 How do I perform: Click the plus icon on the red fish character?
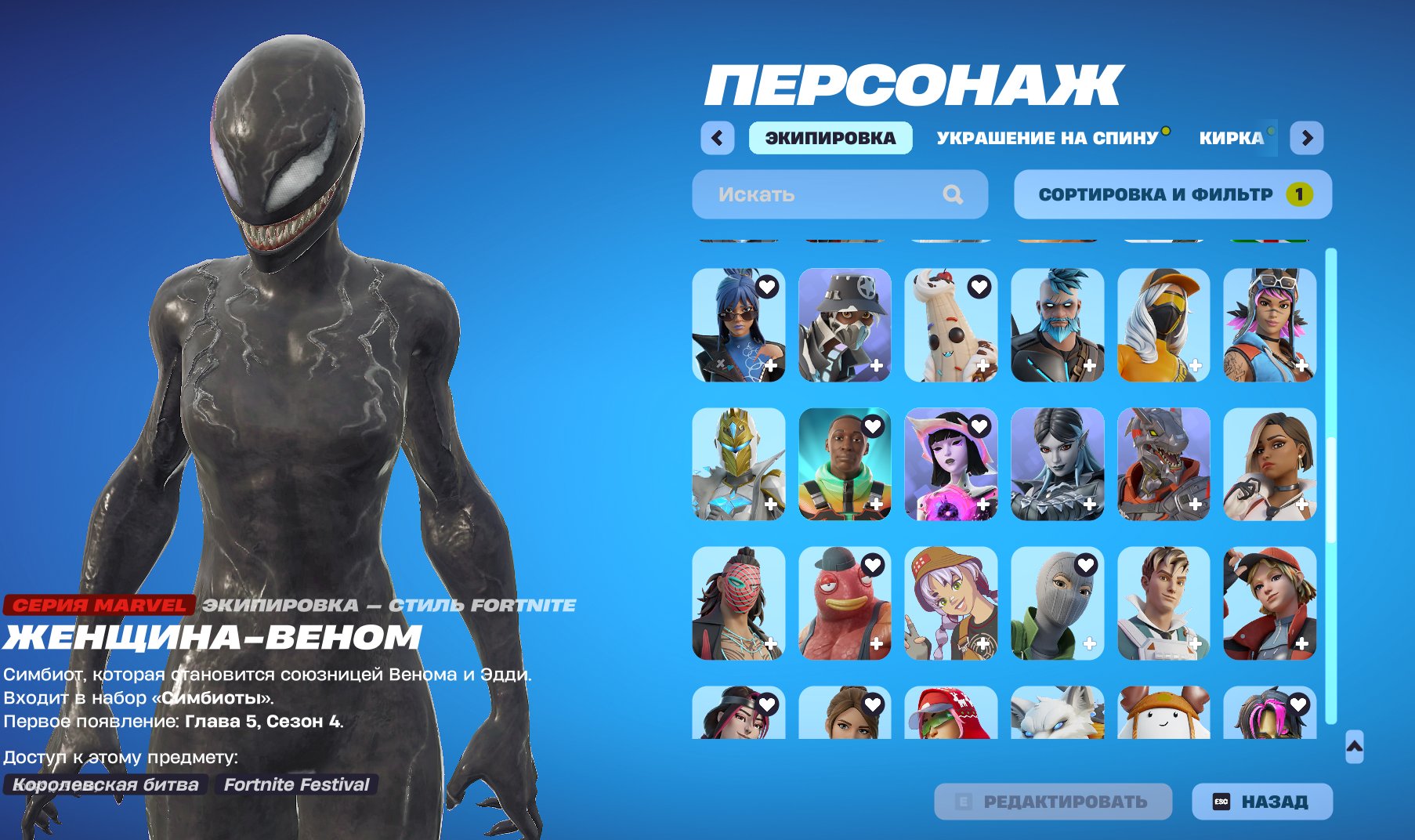tap(878, 644)
